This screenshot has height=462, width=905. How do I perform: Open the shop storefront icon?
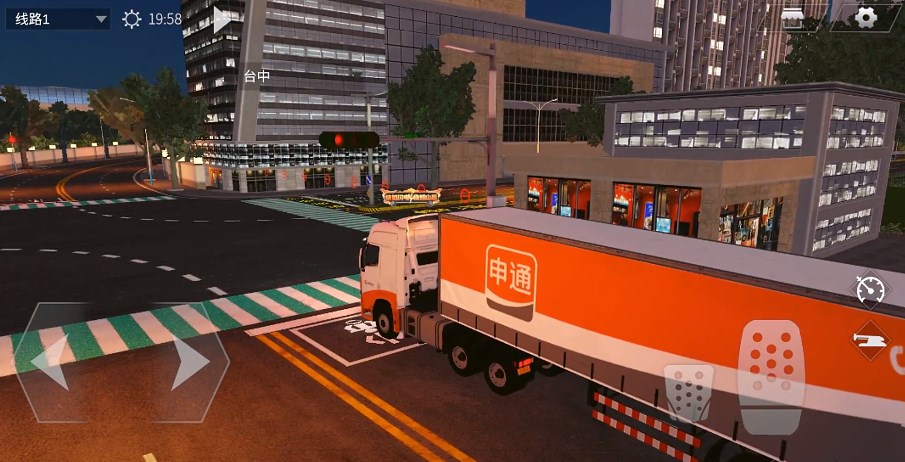pos(792,17)
